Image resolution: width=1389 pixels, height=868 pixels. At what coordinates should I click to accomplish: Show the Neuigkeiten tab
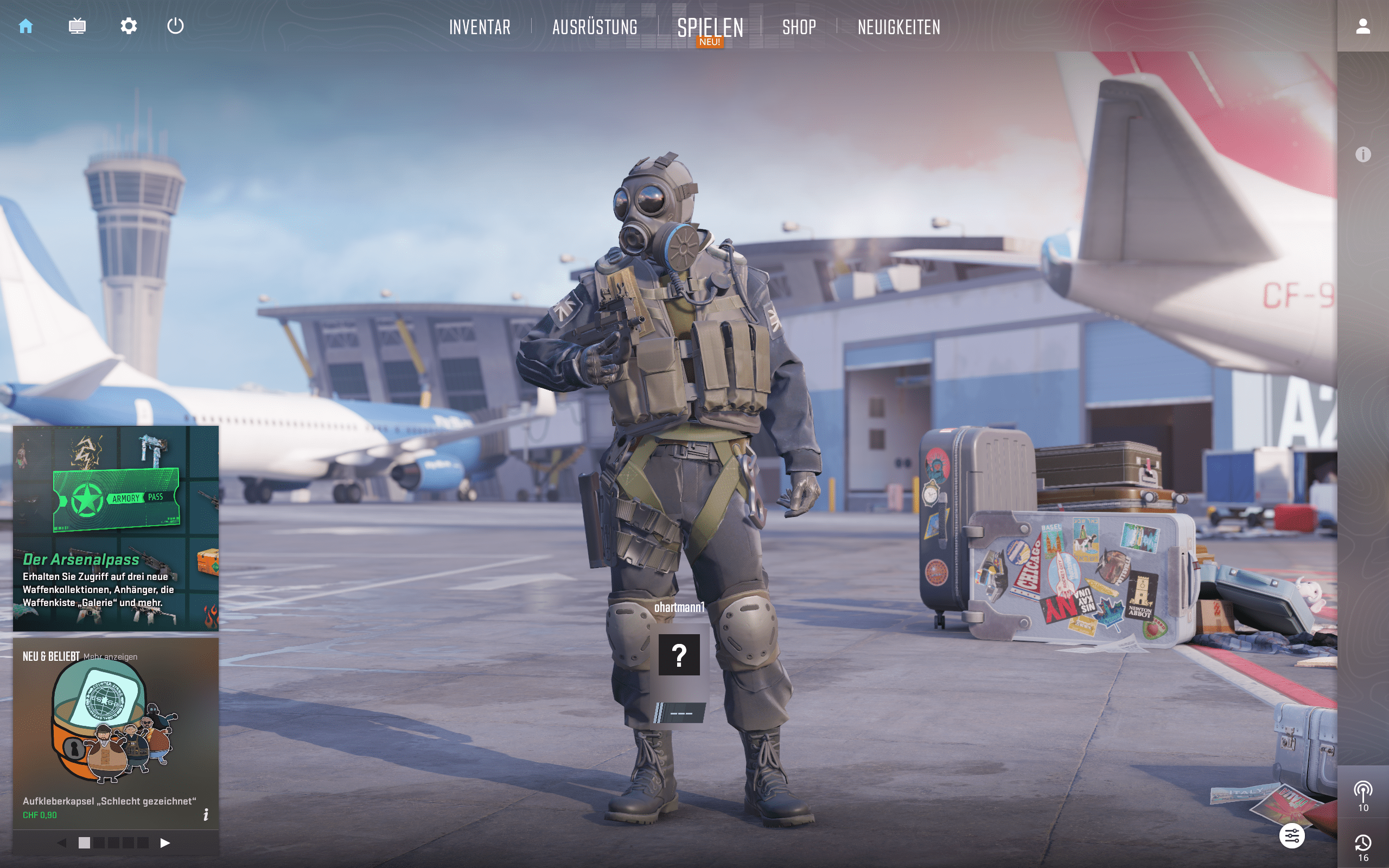899,28
